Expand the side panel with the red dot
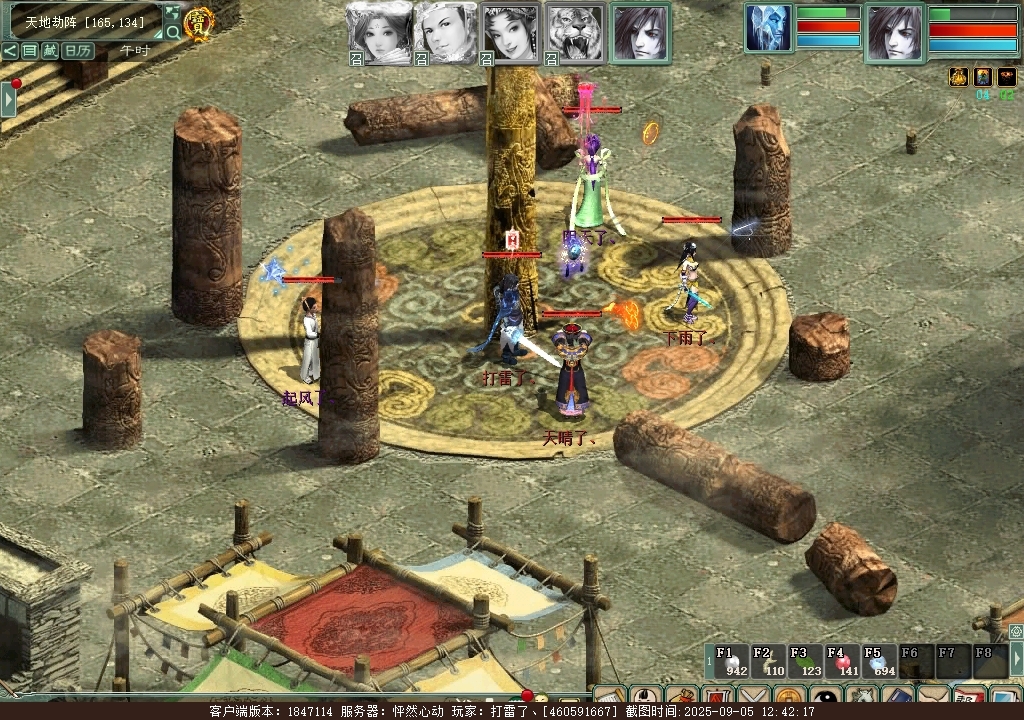The image size is (1024, 720). (8, 99)
